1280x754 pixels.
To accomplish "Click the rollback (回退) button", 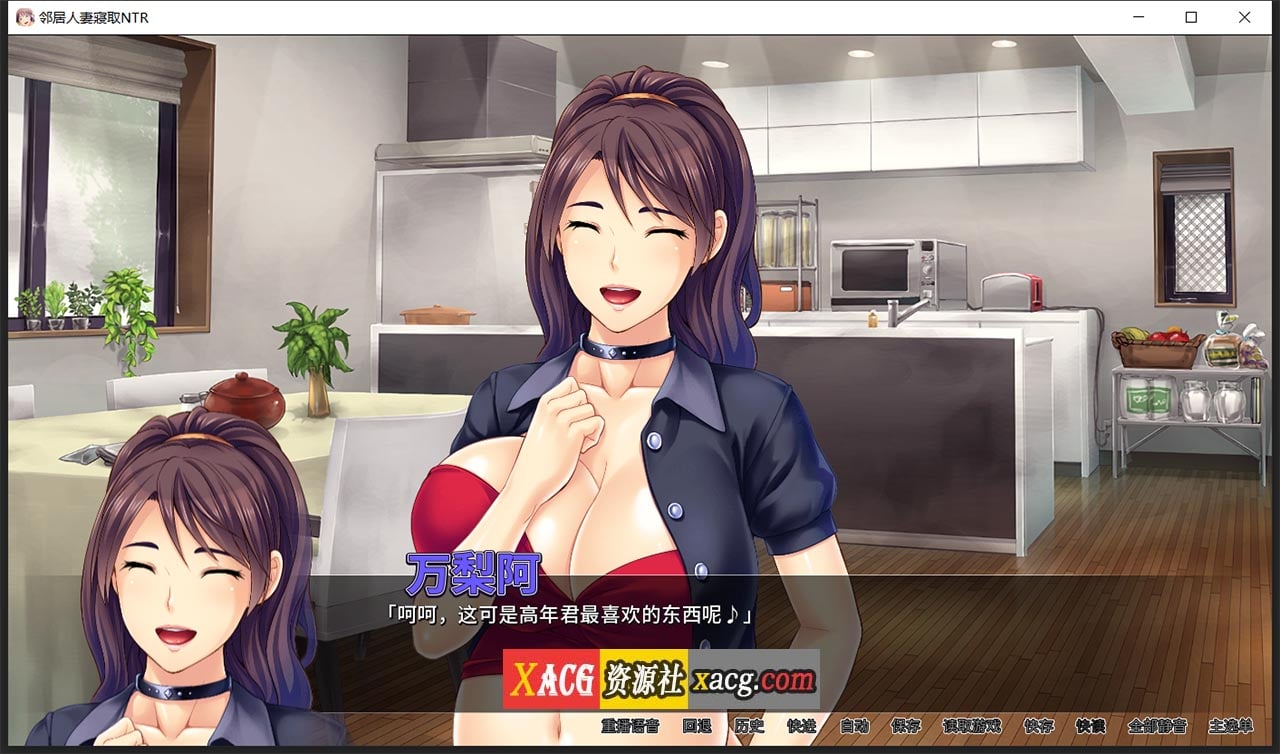I will [x=696, y=727].
